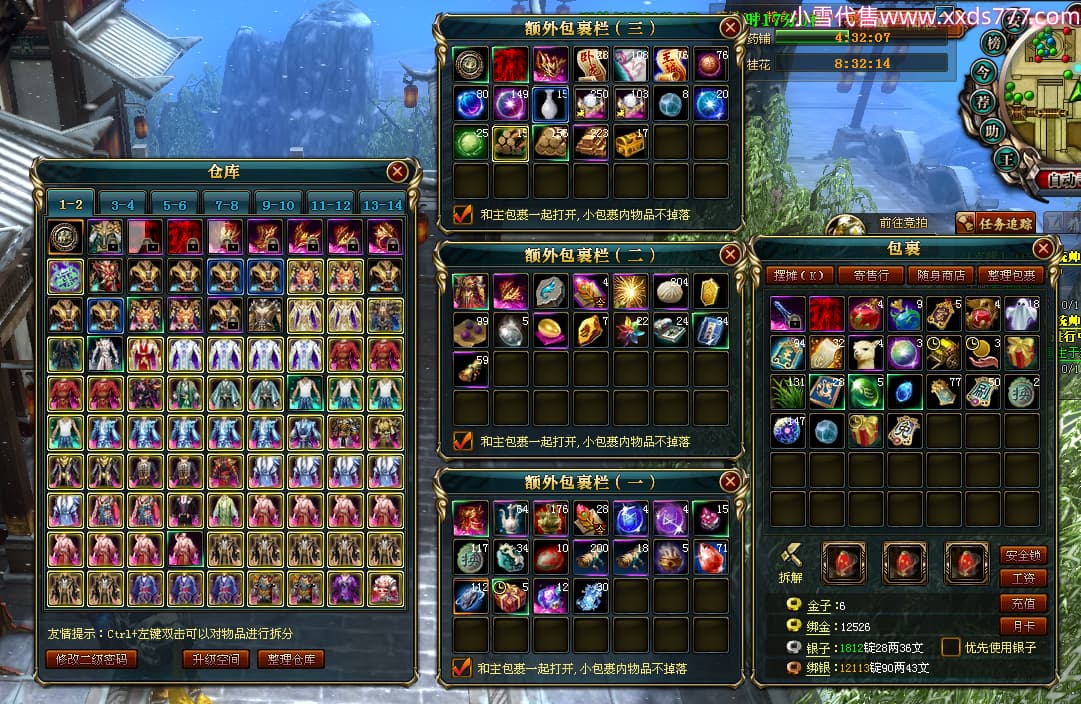Screen dimensions: 1081x704
Task: Select the white ghost item slot
Action: pos(1022,313)
